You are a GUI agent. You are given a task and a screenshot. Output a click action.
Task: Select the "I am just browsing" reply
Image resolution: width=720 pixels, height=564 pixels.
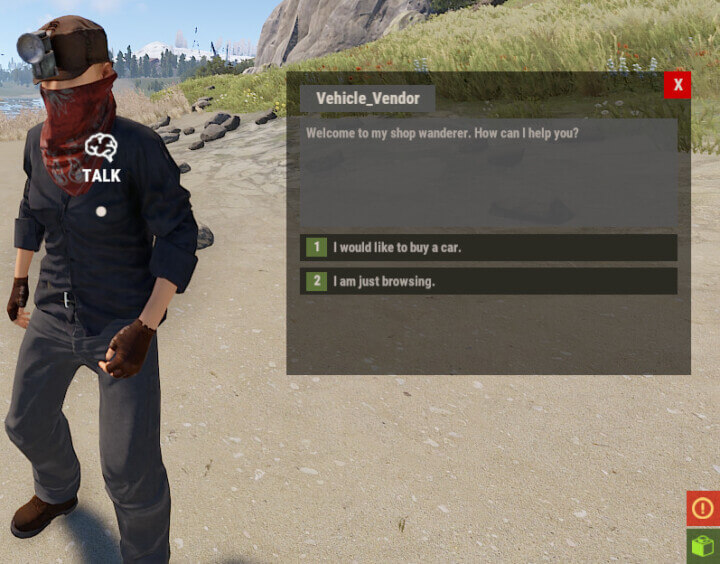(x=488, y=281)
